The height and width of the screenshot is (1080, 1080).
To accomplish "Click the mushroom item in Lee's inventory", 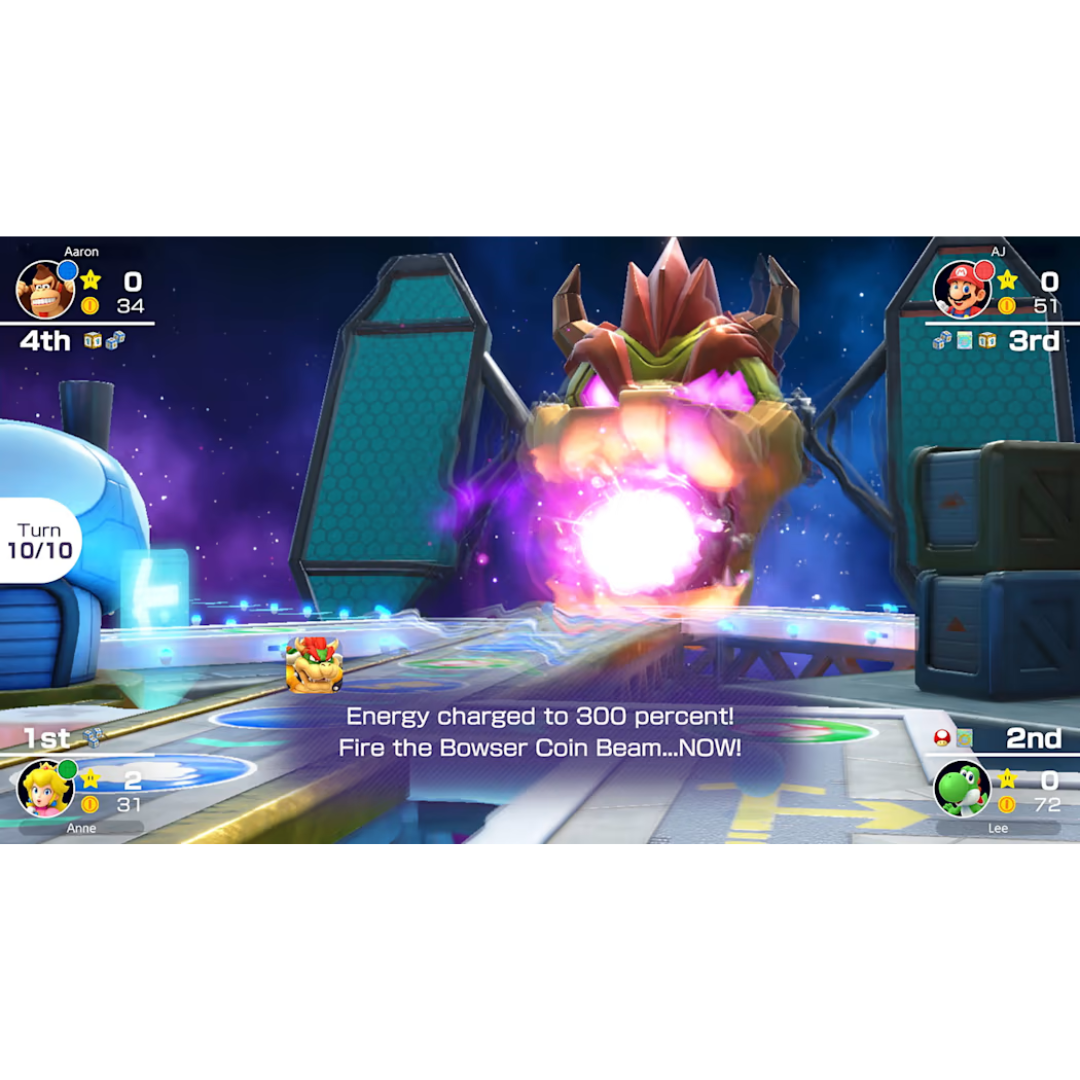I will point(941,738).
